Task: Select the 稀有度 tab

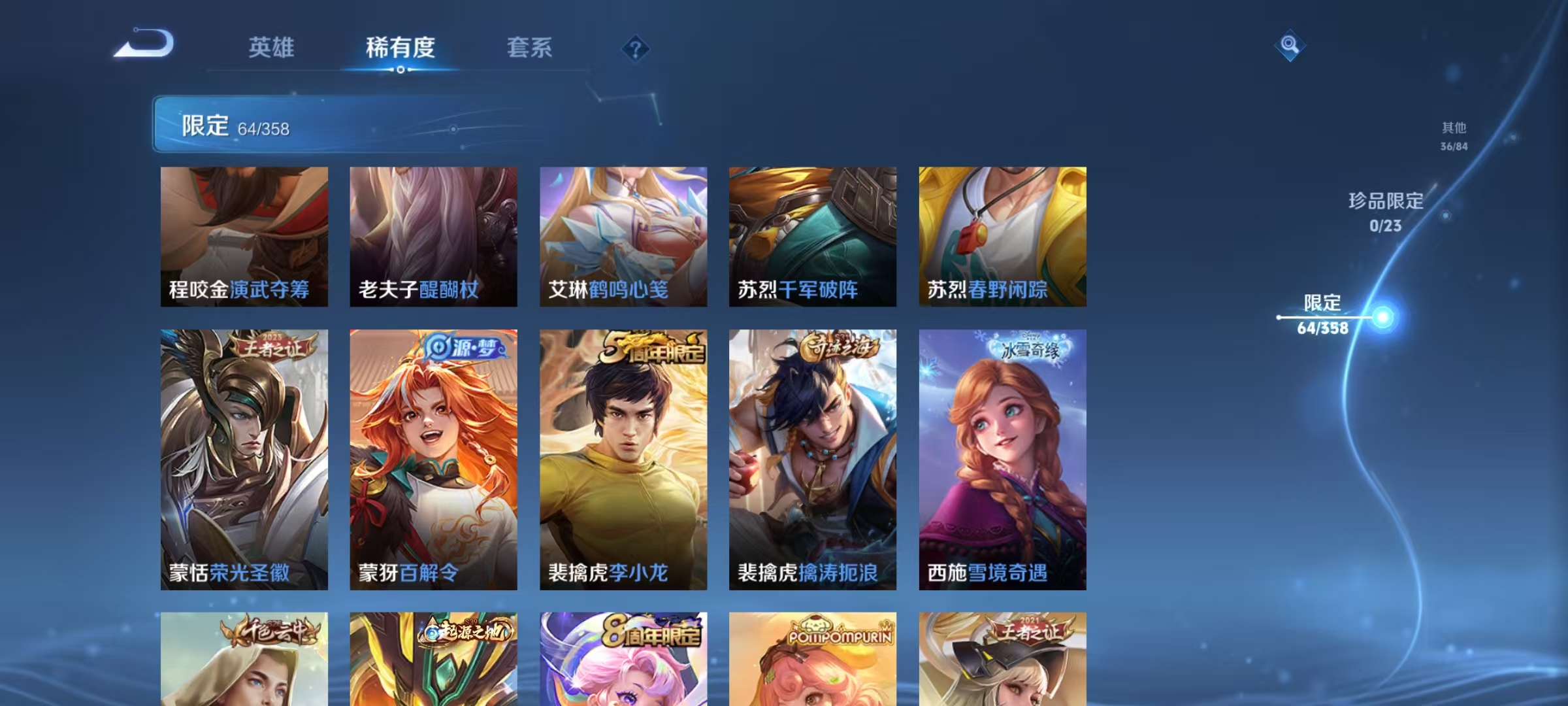Action: pos(401,48)
